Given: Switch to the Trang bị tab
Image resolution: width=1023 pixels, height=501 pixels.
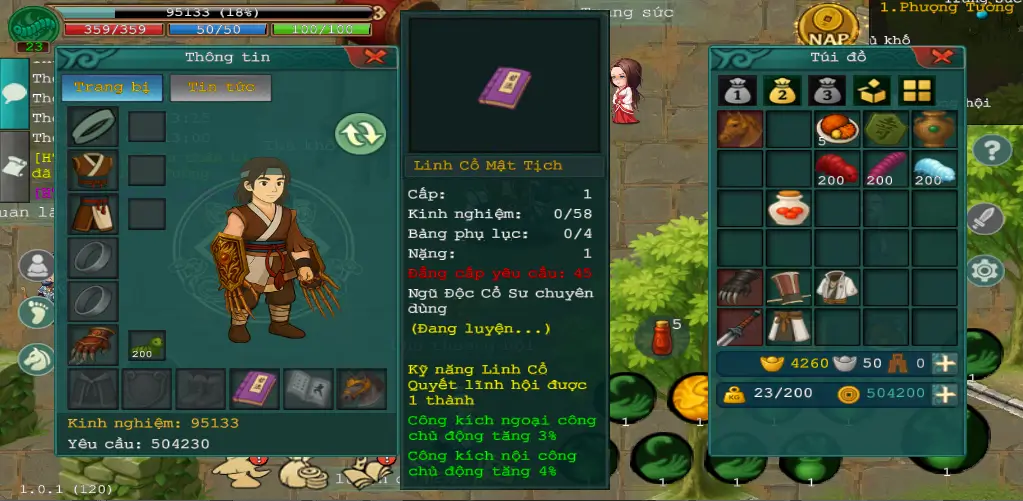Looking at the screenshot, I should [x=112, y=87].
